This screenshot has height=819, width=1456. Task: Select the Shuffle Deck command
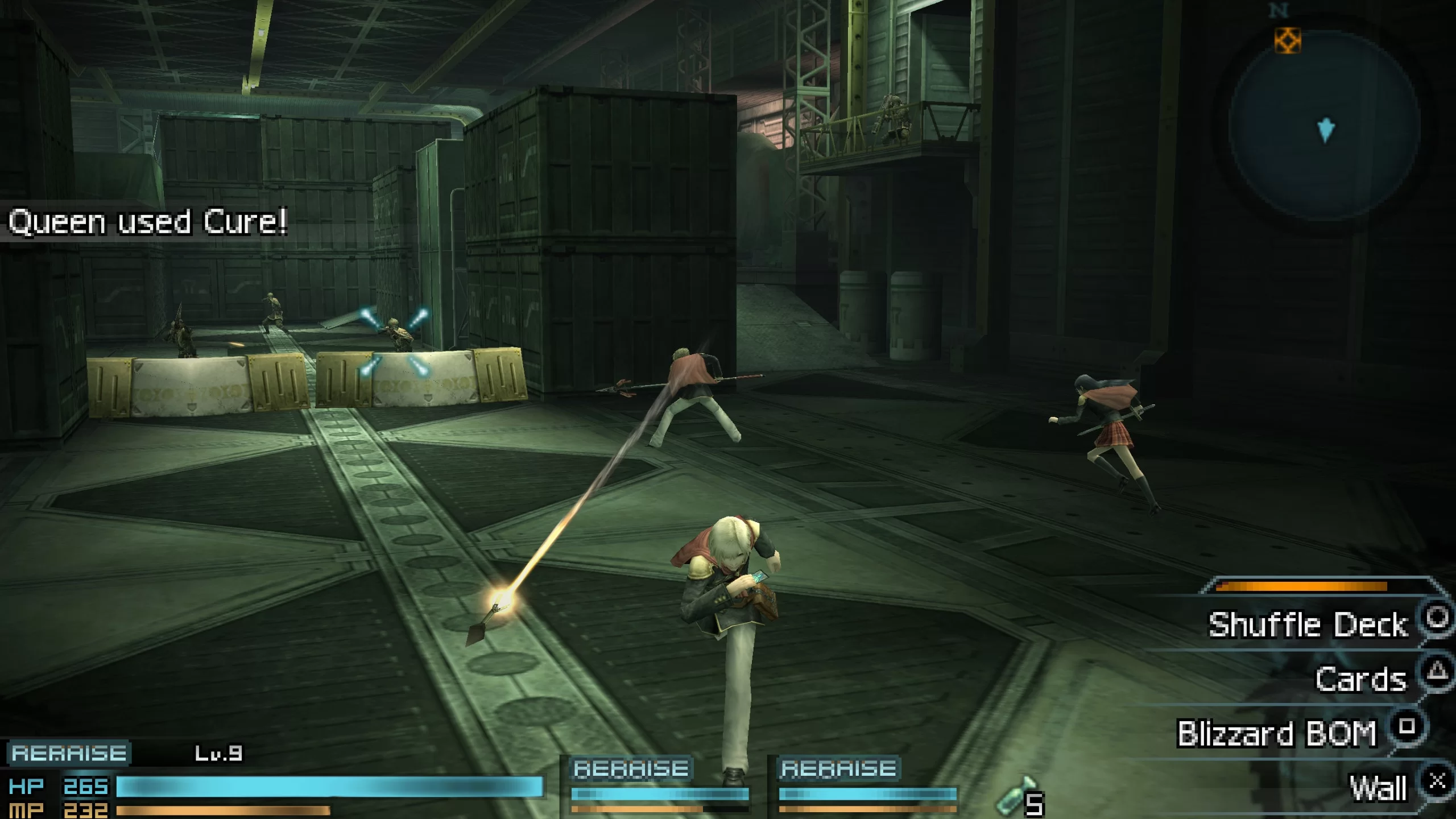[1308, 624]
